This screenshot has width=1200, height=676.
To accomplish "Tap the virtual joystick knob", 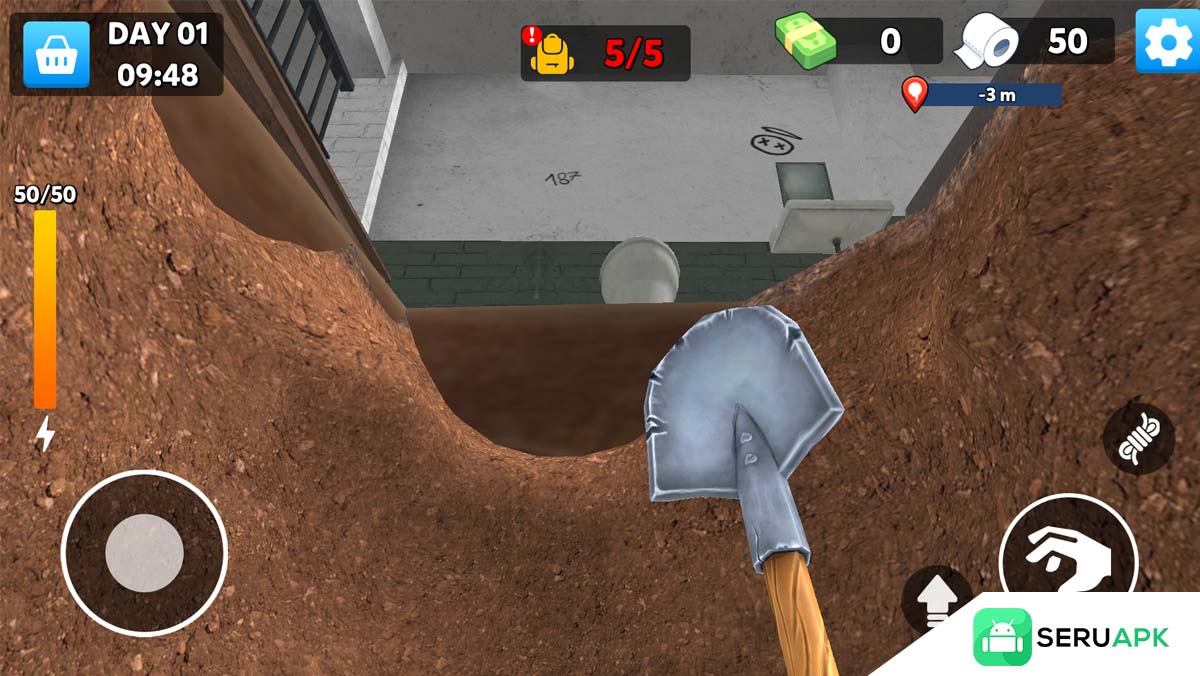I will point(144,553).
